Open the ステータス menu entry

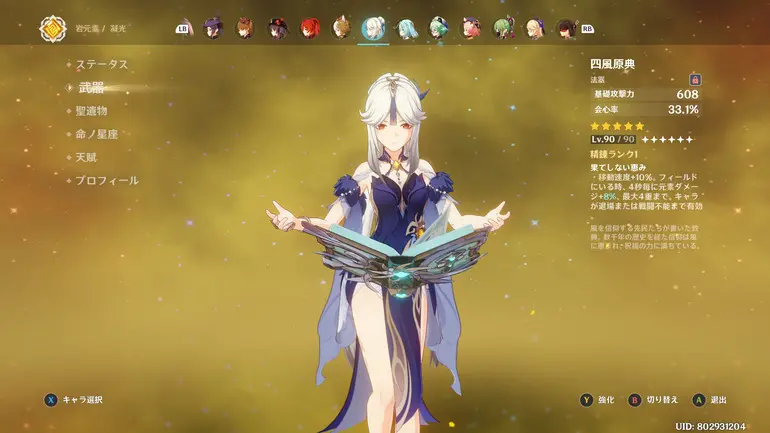(103, 64)
